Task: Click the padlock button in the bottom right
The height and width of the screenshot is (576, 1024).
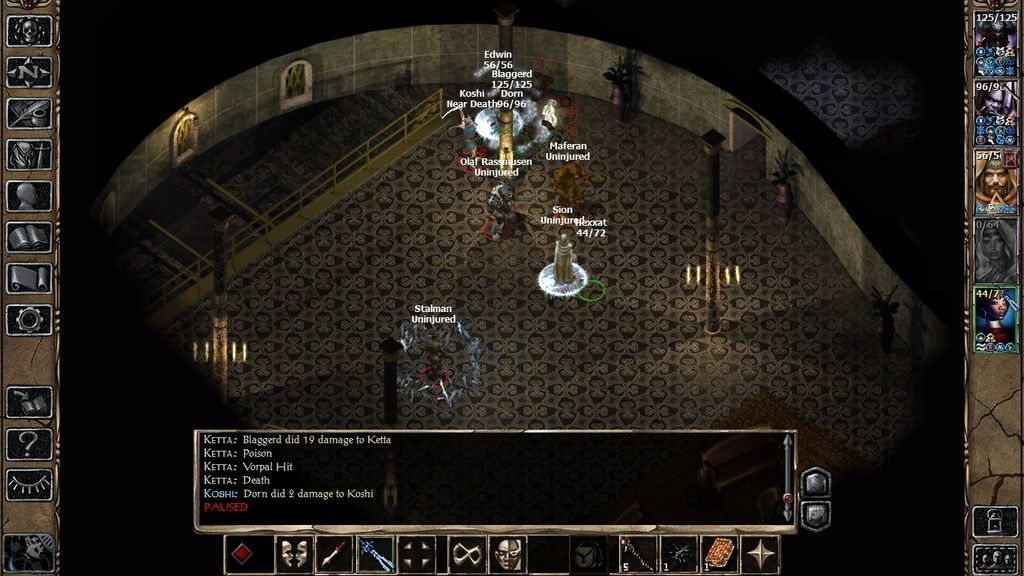Action: coord(995,519)
